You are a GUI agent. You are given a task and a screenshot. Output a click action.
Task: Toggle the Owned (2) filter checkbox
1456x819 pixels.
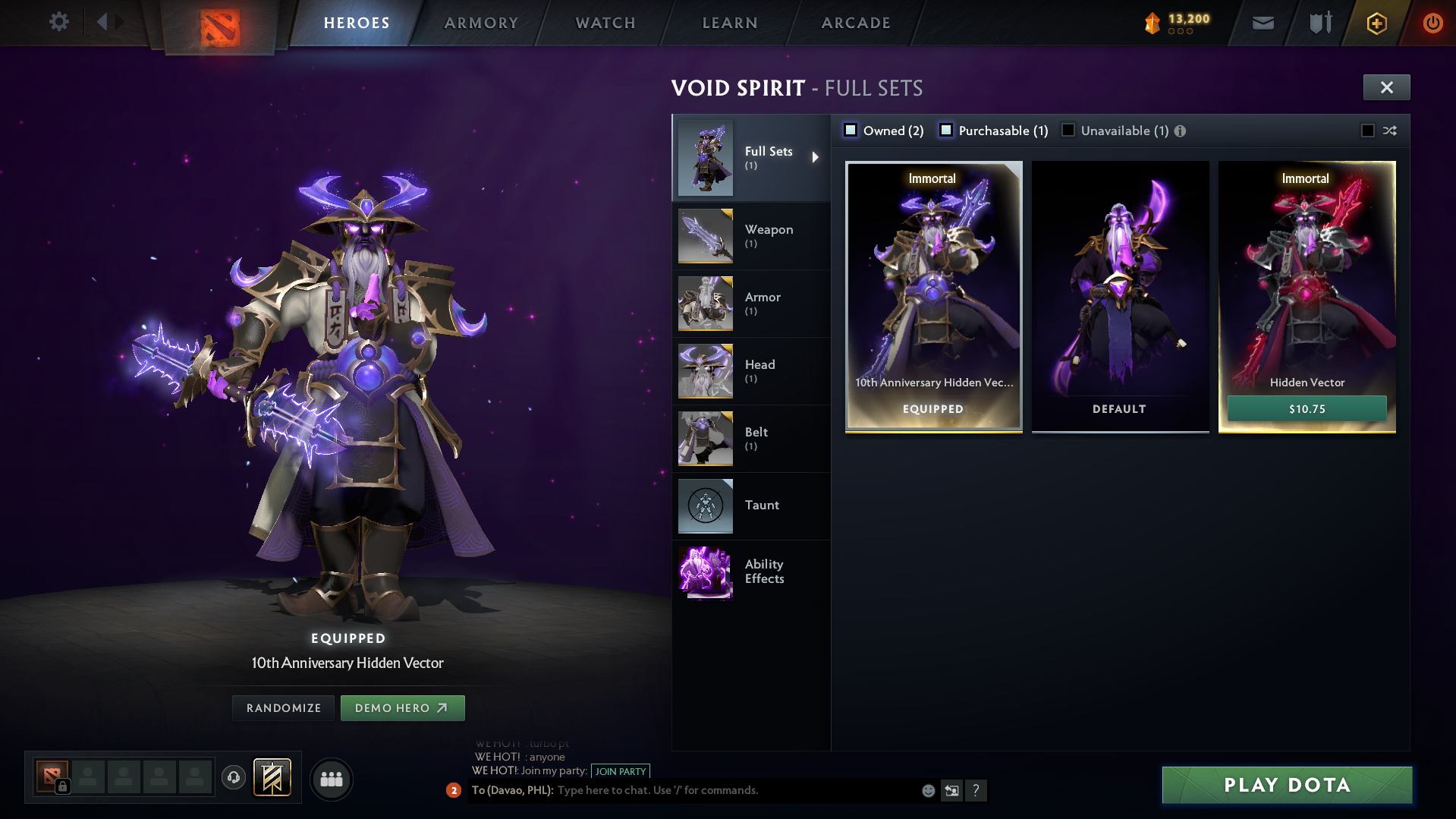tap(851, 130)
